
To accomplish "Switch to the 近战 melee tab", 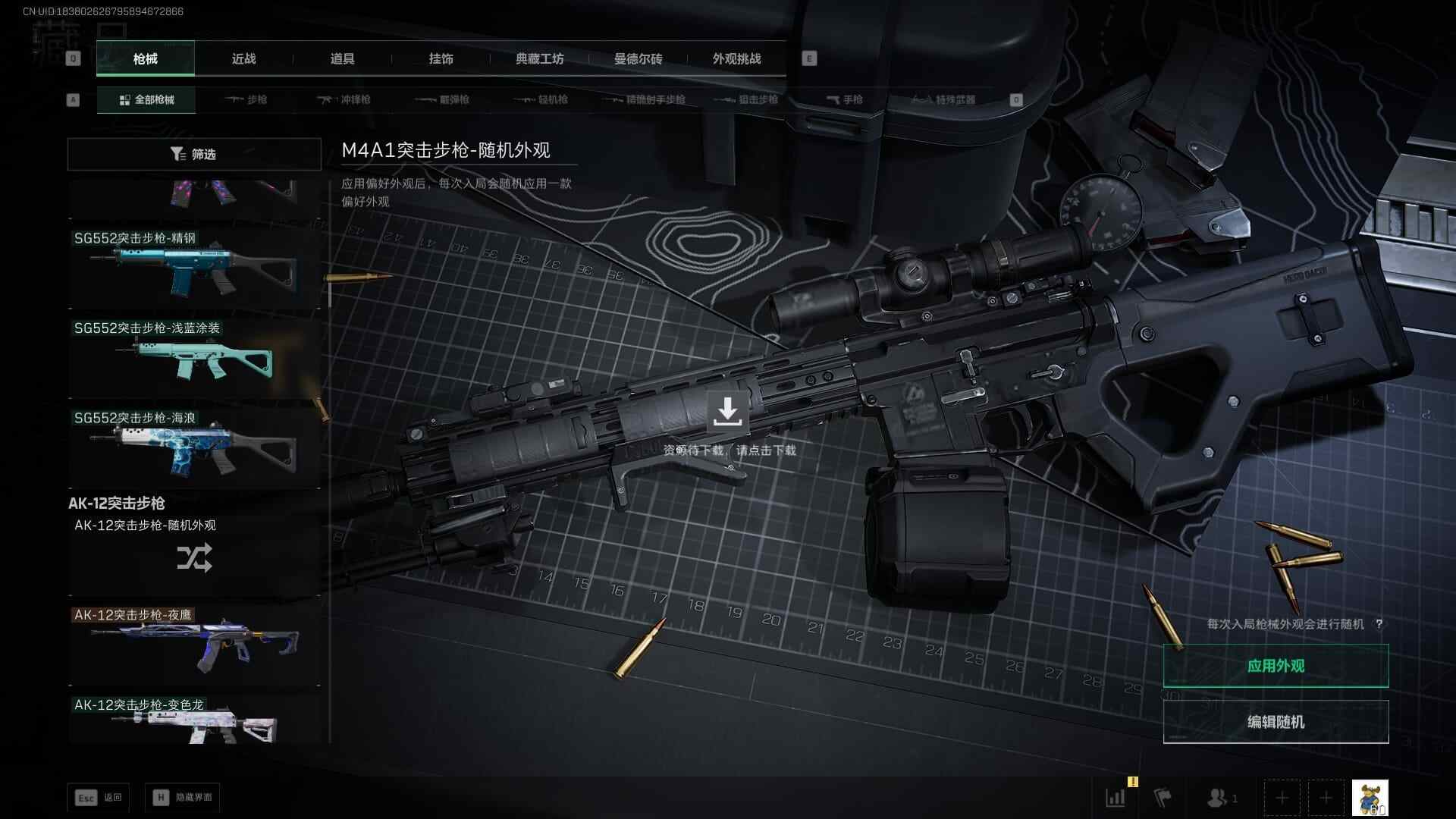I will pyautogui.click(x=243, y=58).
